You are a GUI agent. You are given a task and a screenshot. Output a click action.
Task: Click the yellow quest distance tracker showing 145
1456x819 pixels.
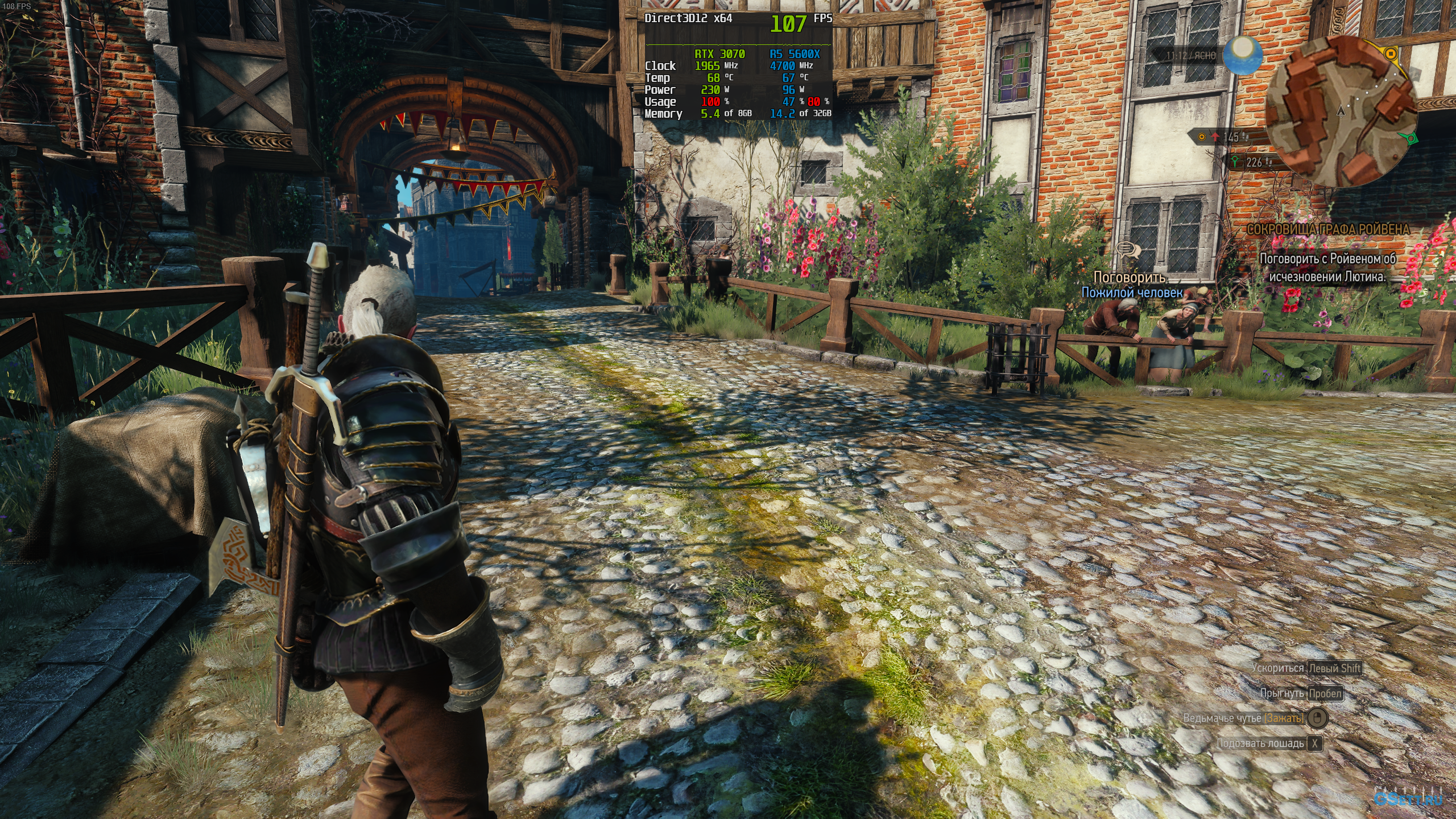click(x=1222, y=137)
